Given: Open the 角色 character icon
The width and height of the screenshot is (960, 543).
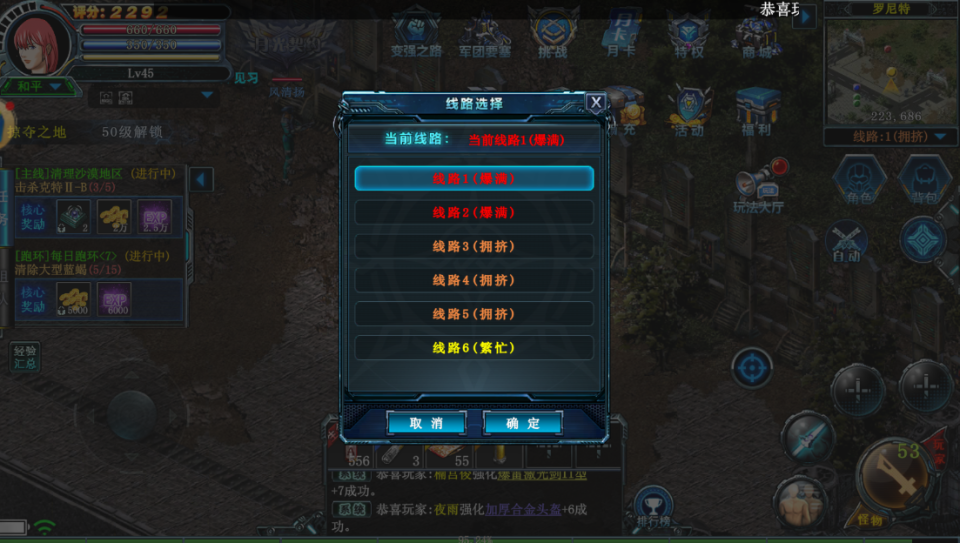Looking at the screenshot, I should [x=858, y=180].
